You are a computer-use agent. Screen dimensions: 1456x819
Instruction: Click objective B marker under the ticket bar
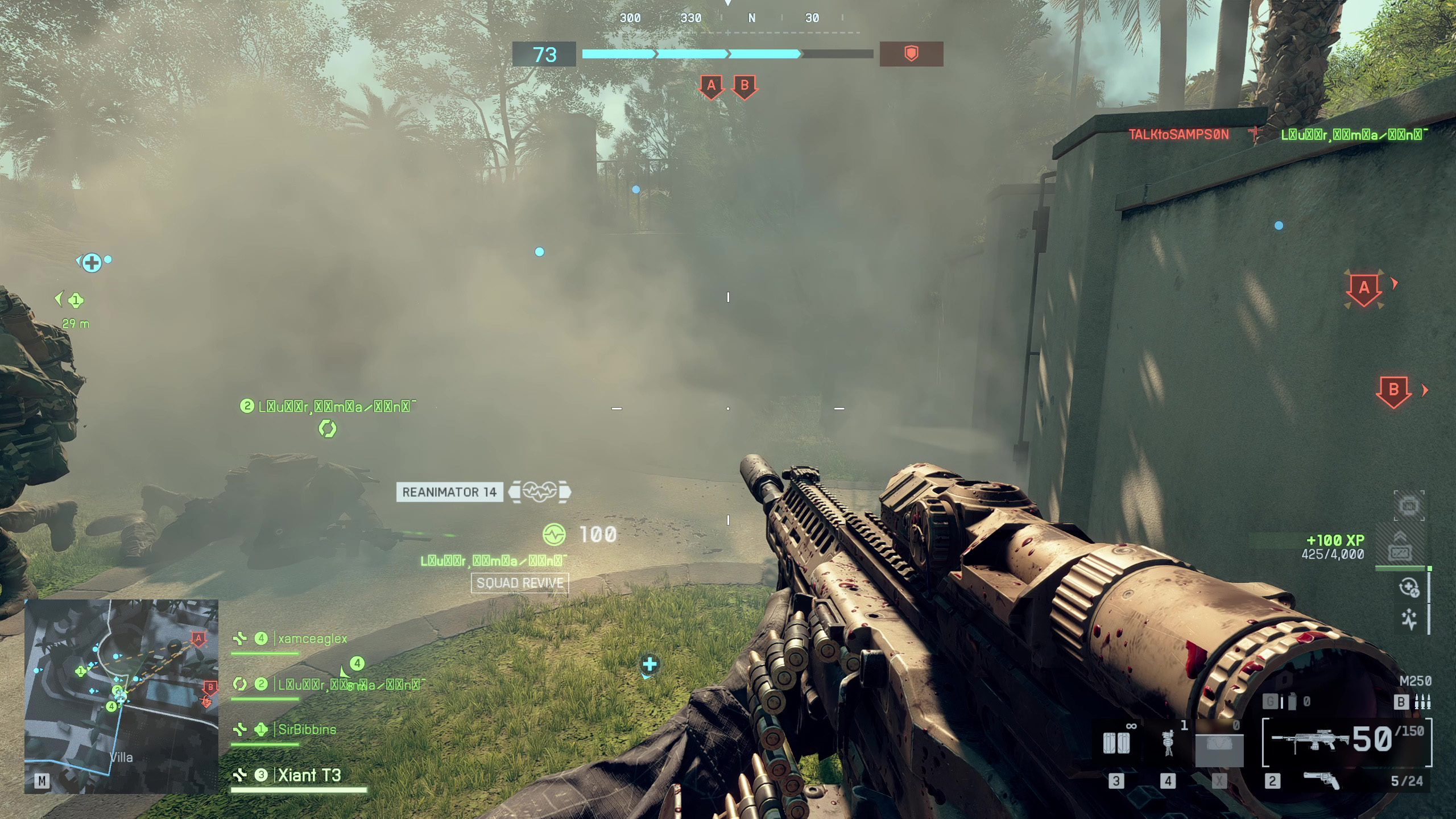[744, 87]
